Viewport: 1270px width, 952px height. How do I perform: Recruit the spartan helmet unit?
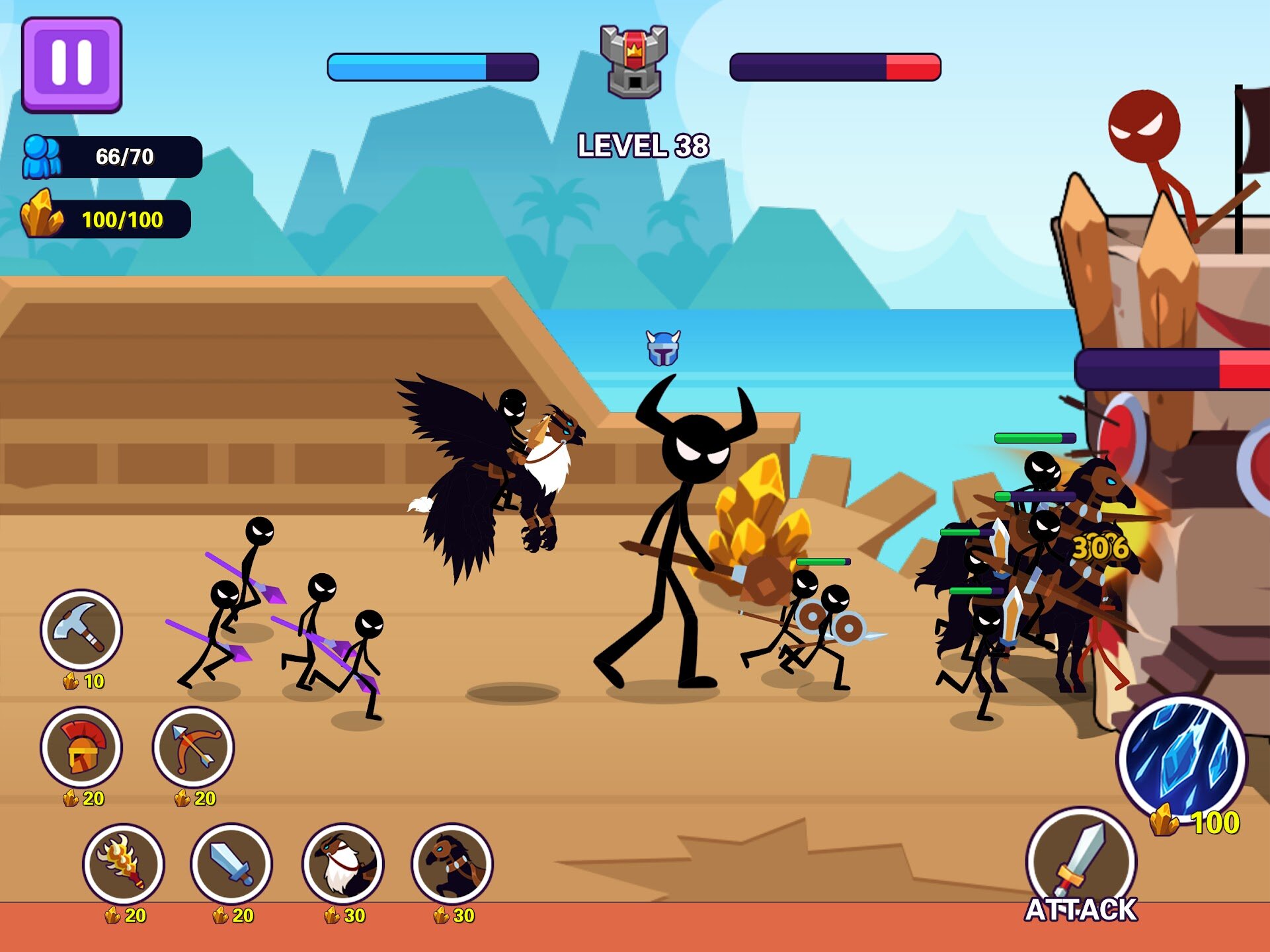point(81,747)
